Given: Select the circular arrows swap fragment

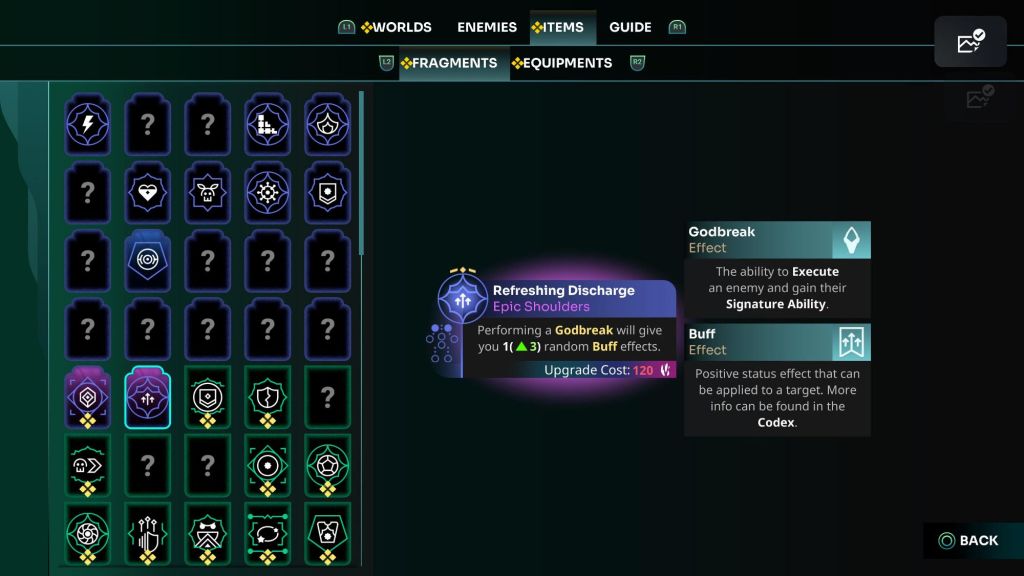Looking at the screenshot, I should 267,532.
